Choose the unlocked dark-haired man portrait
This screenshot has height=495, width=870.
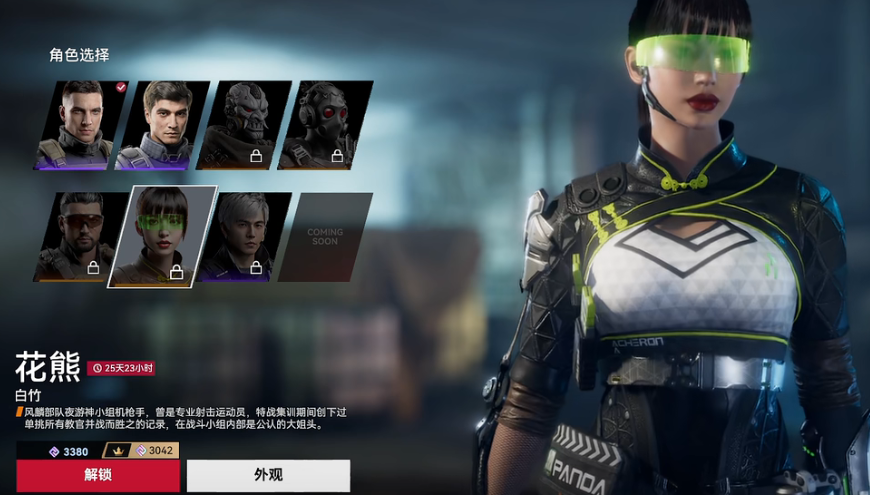click(x=165, y=125)
